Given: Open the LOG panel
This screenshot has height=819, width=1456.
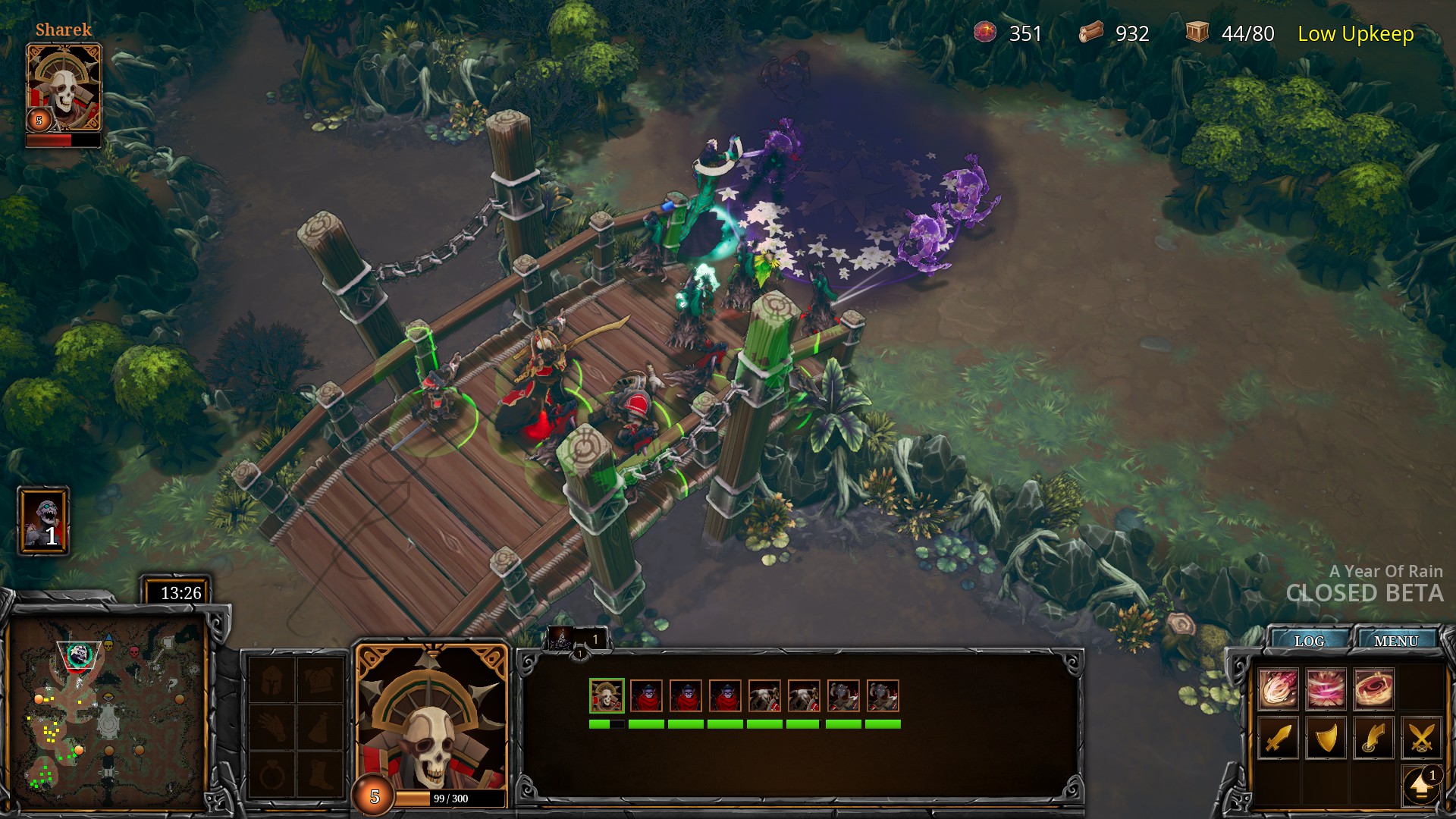Looking at the screenshot, I should point(1309,641).
